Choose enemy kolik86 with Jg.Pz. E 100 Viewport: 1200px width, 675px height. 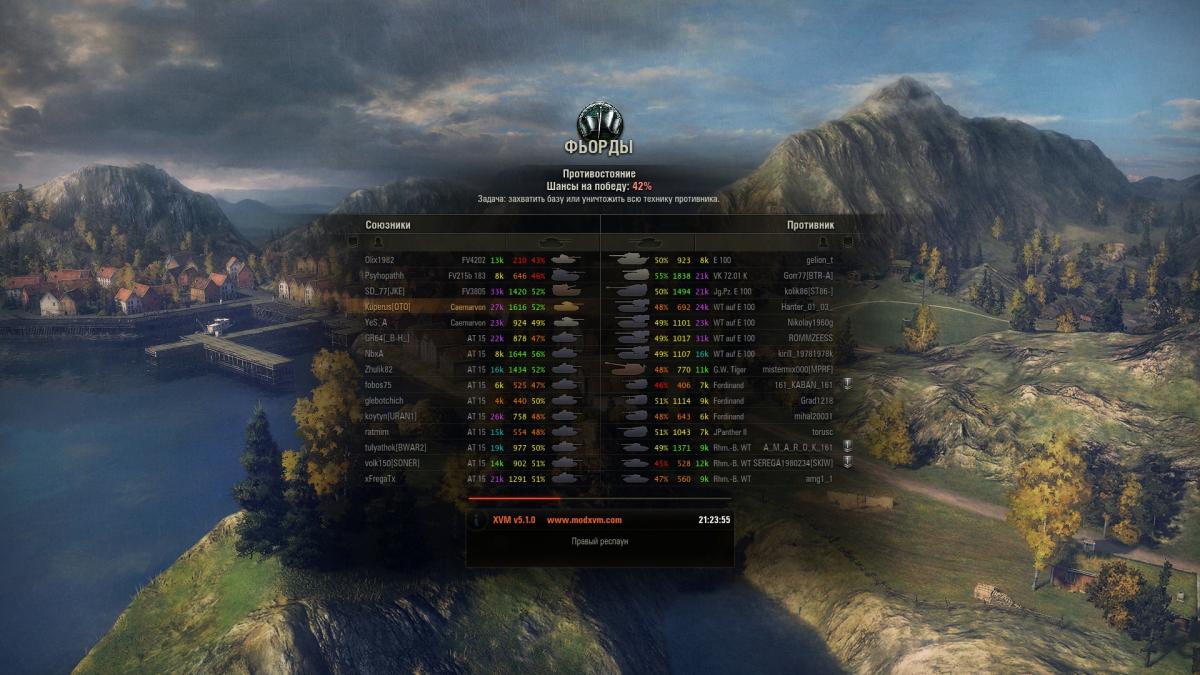pyautogui.click(x=808, y=291)
